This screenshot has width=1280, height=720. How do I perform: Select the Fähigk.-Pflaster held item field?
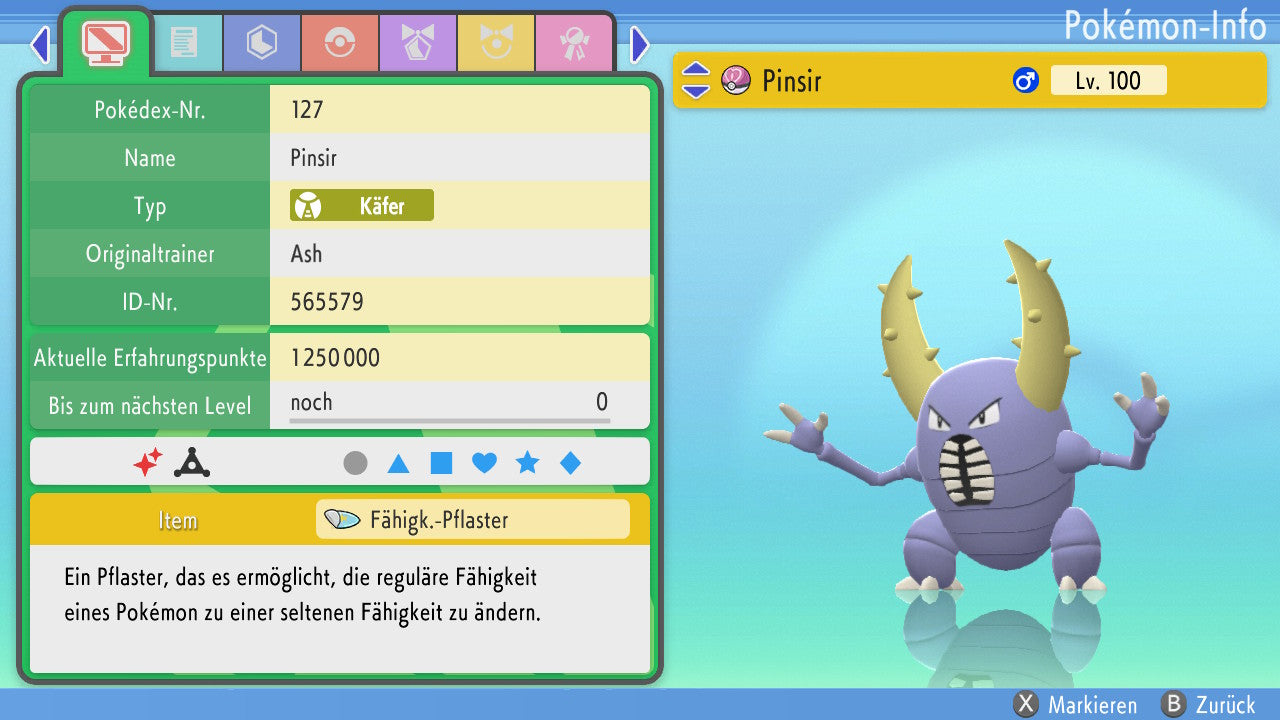click(472, 520)
